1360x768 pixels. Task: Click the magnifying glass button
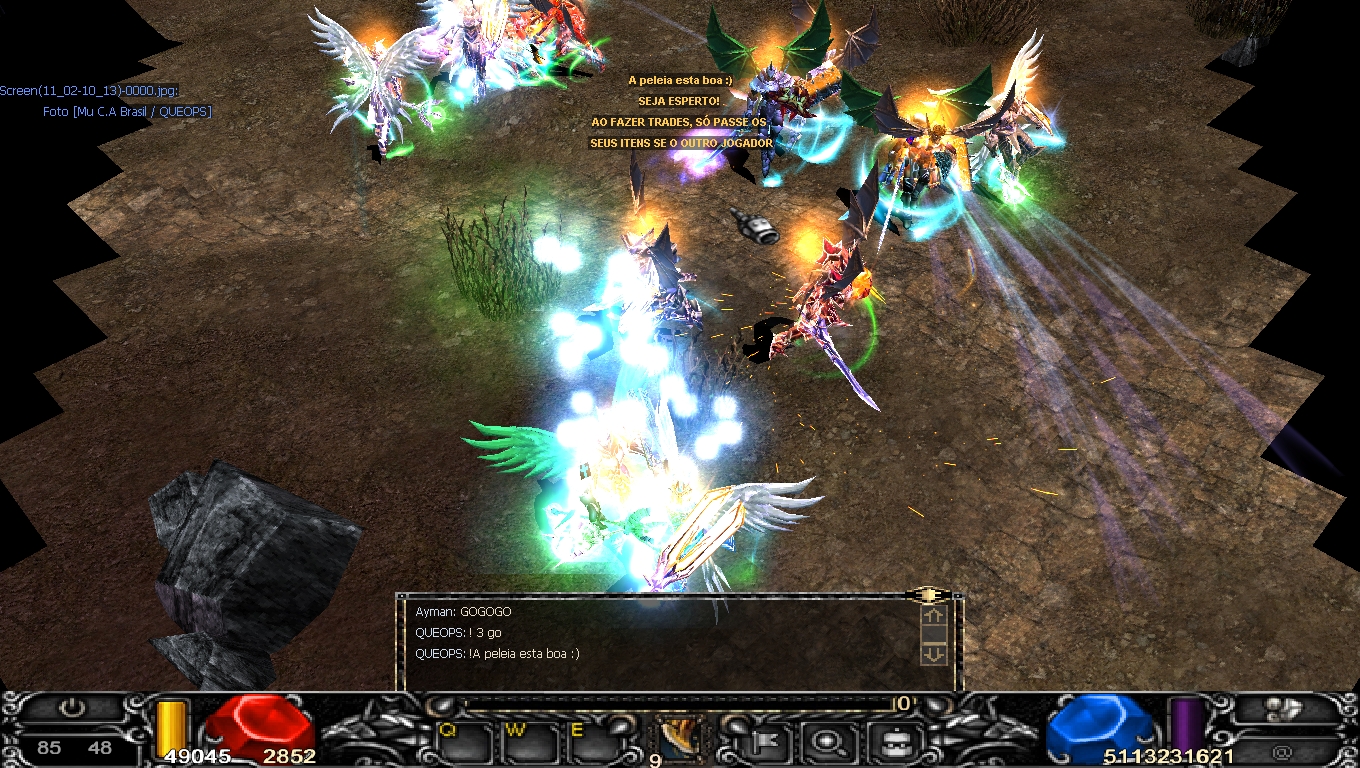829,742
